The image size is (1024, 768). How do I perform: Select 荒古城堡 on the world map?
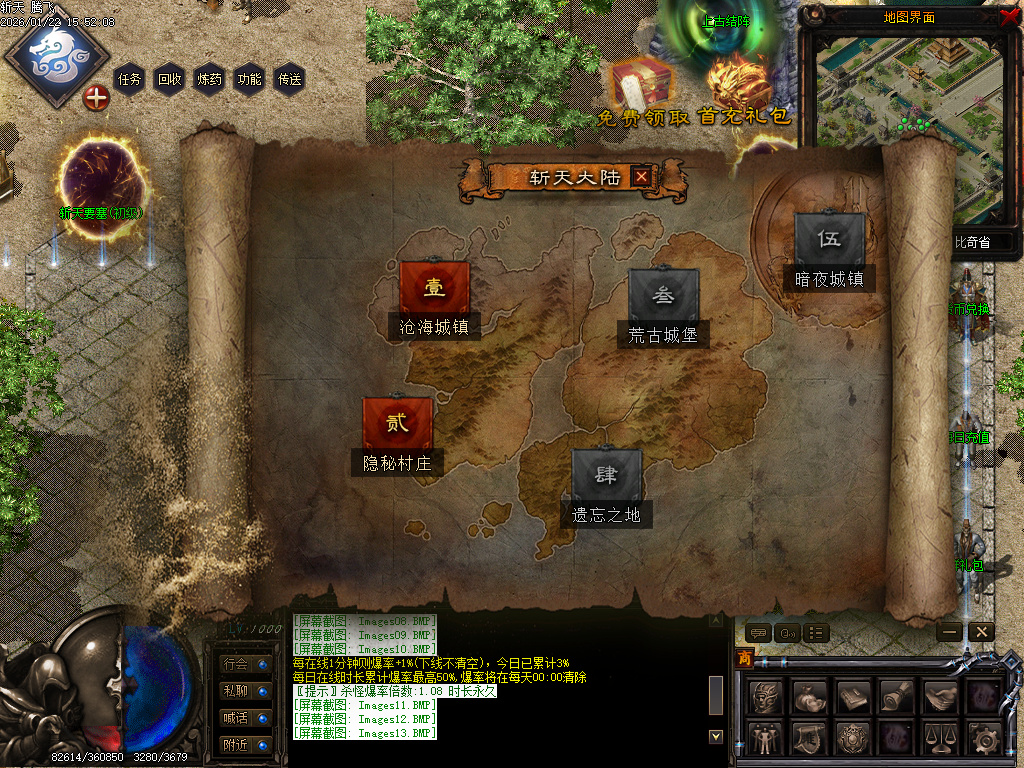pos(663,297)
